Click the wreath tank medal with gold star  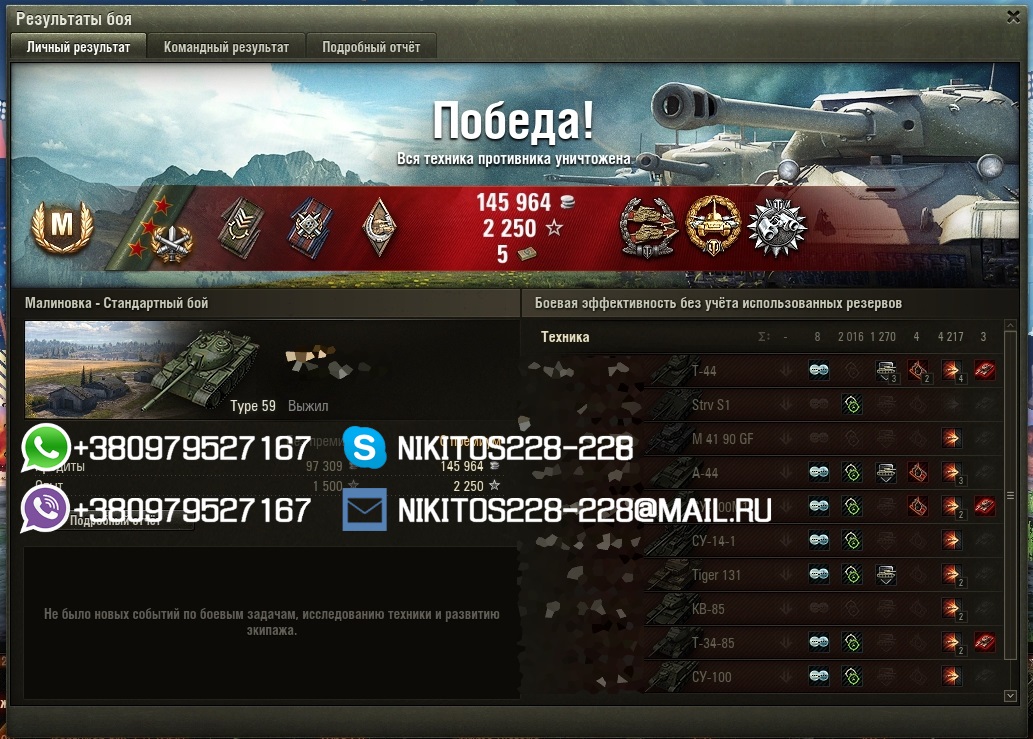713,225
